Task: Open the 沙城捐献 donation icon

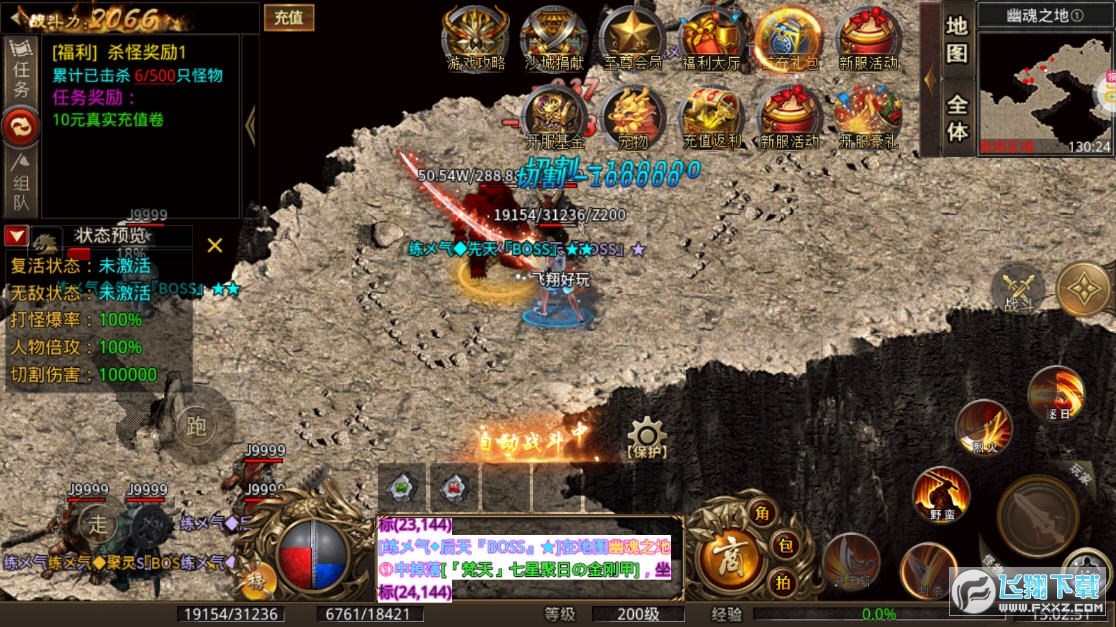Action: click(554, 39)
